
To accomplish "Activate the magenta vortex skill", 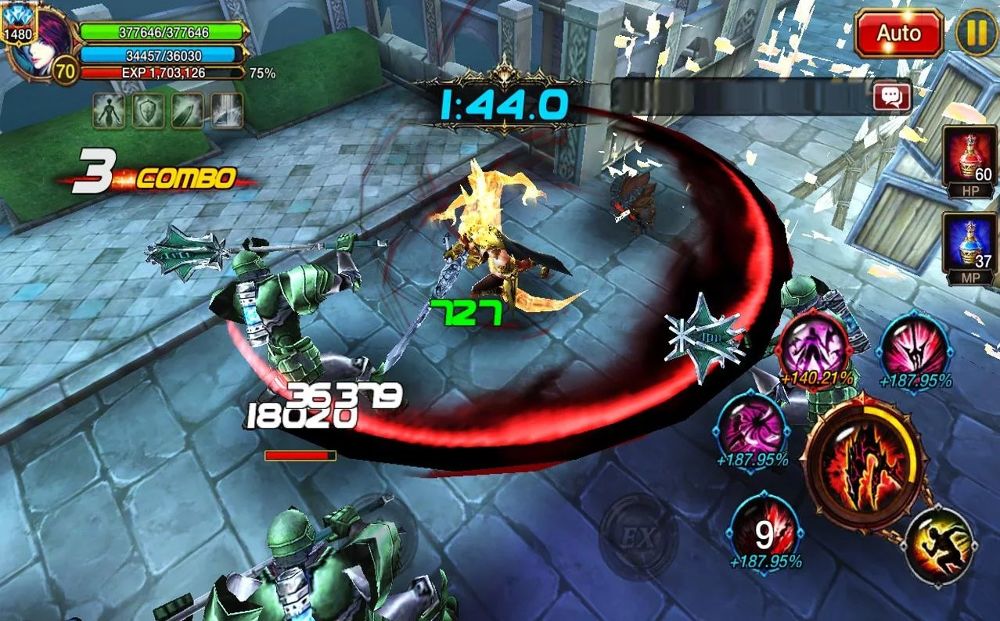I will click(752, 427).
